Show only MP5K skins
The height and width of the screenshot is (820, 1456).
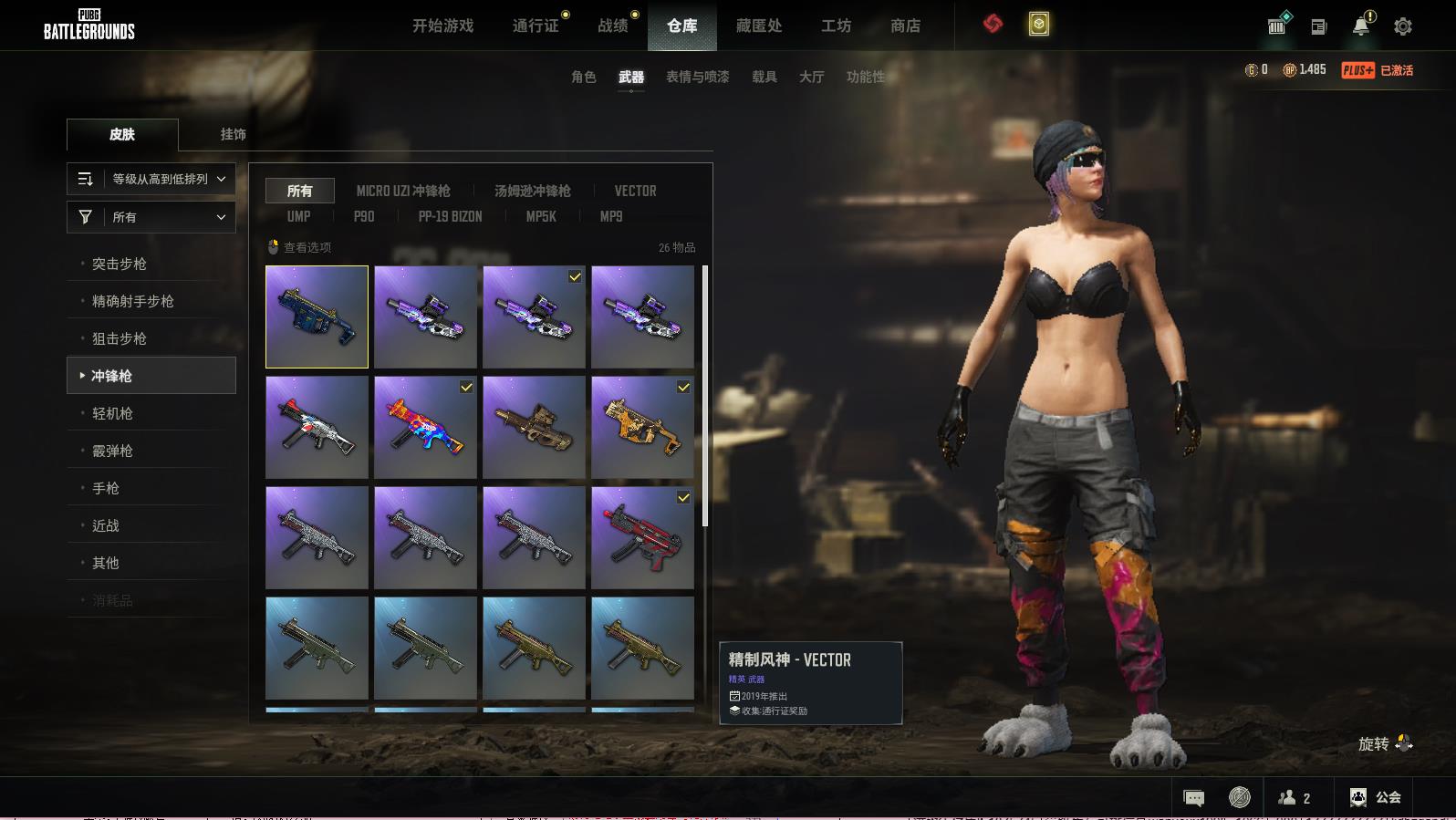pos(540,216)
